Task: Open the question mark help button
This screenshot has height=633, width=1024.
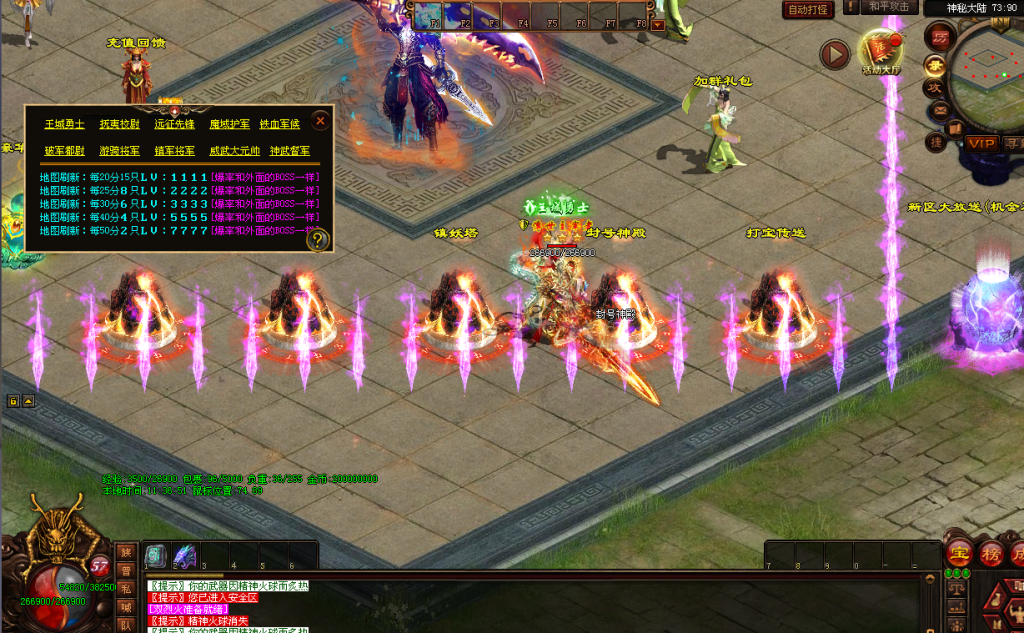Action: [319, 240]
